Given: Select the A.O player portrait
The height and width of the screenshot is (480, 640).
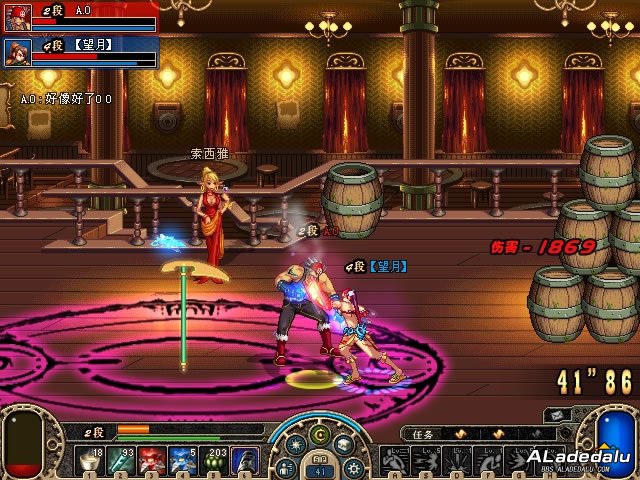Looking at the screenshot, I should [x=17, y=17].
